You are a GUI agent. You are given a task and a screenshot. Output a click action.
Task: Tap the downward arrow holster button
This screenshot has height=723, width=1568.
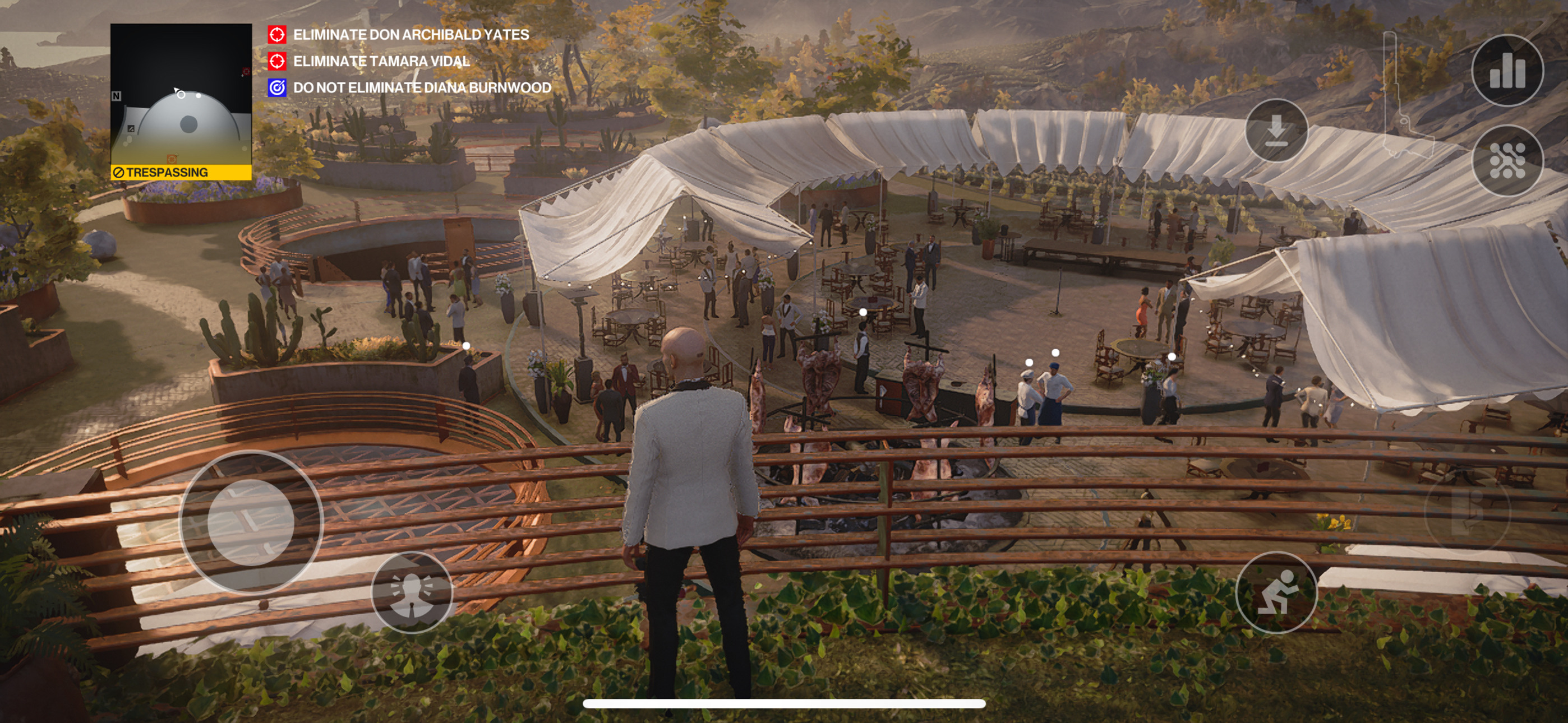tap(1276, 130)
